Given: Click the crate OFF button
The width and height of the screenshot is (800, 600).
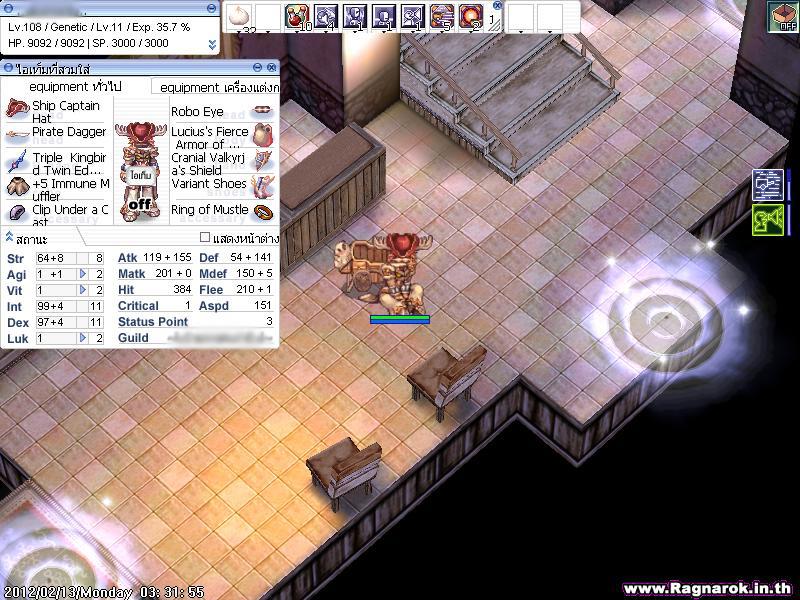Looking at the screenshot, I should [x=782, y=17].
